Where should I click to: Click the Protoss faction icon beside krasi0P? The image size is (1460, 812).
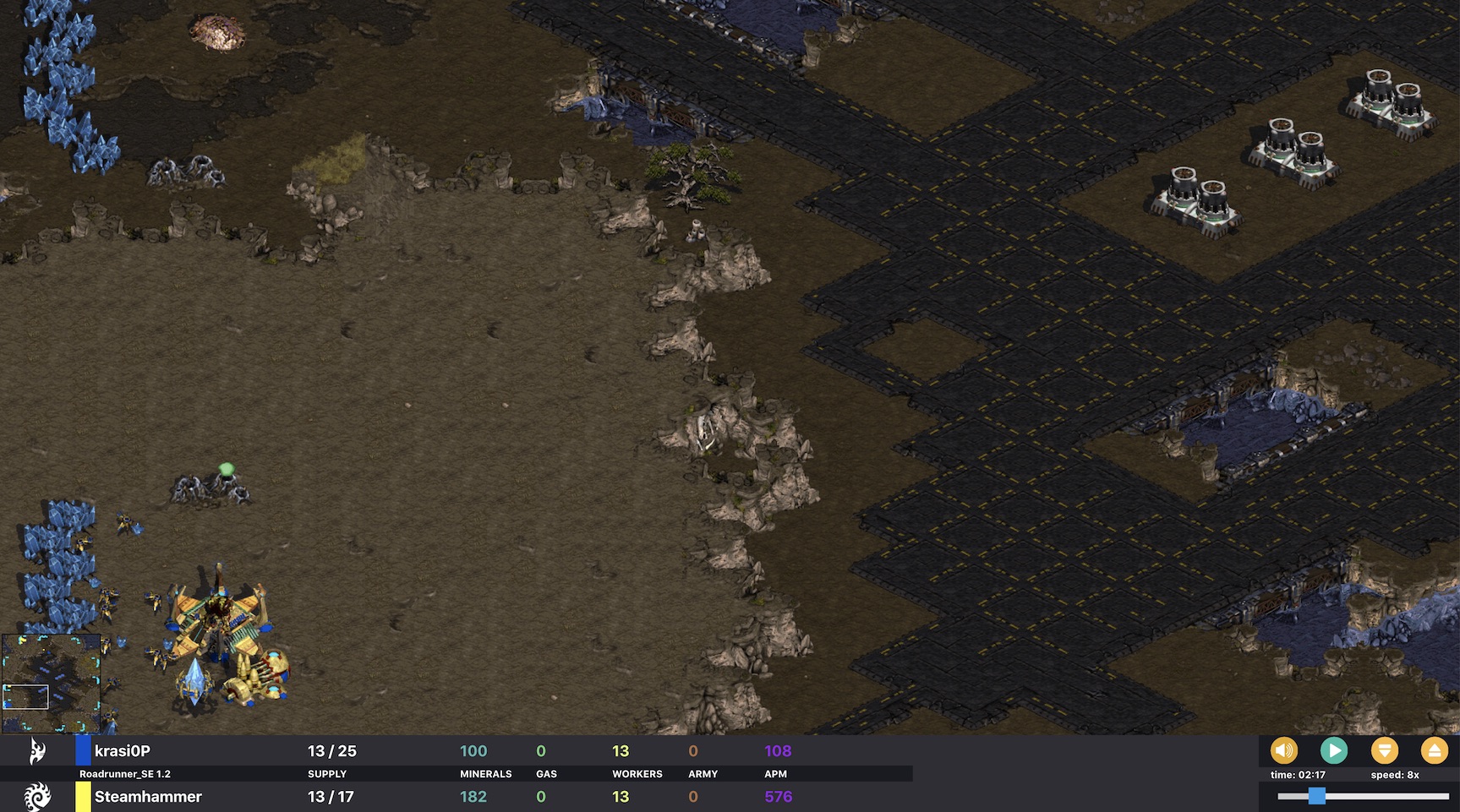tap(37, 749)
